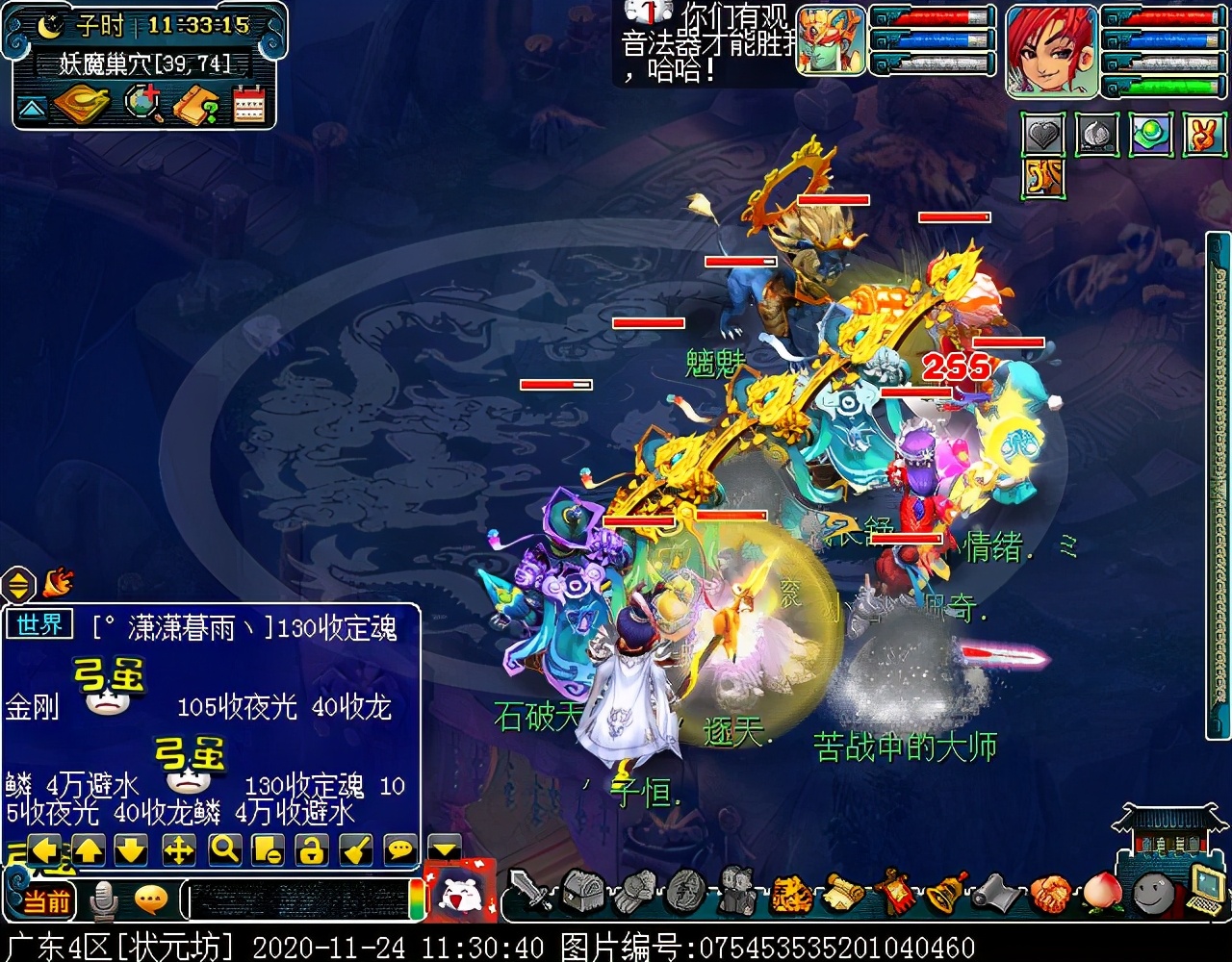Open the orange speech bubble beside the microphone
This screenshot has height=962, width=1232.
pyautogui.click(x=151, y=900)
